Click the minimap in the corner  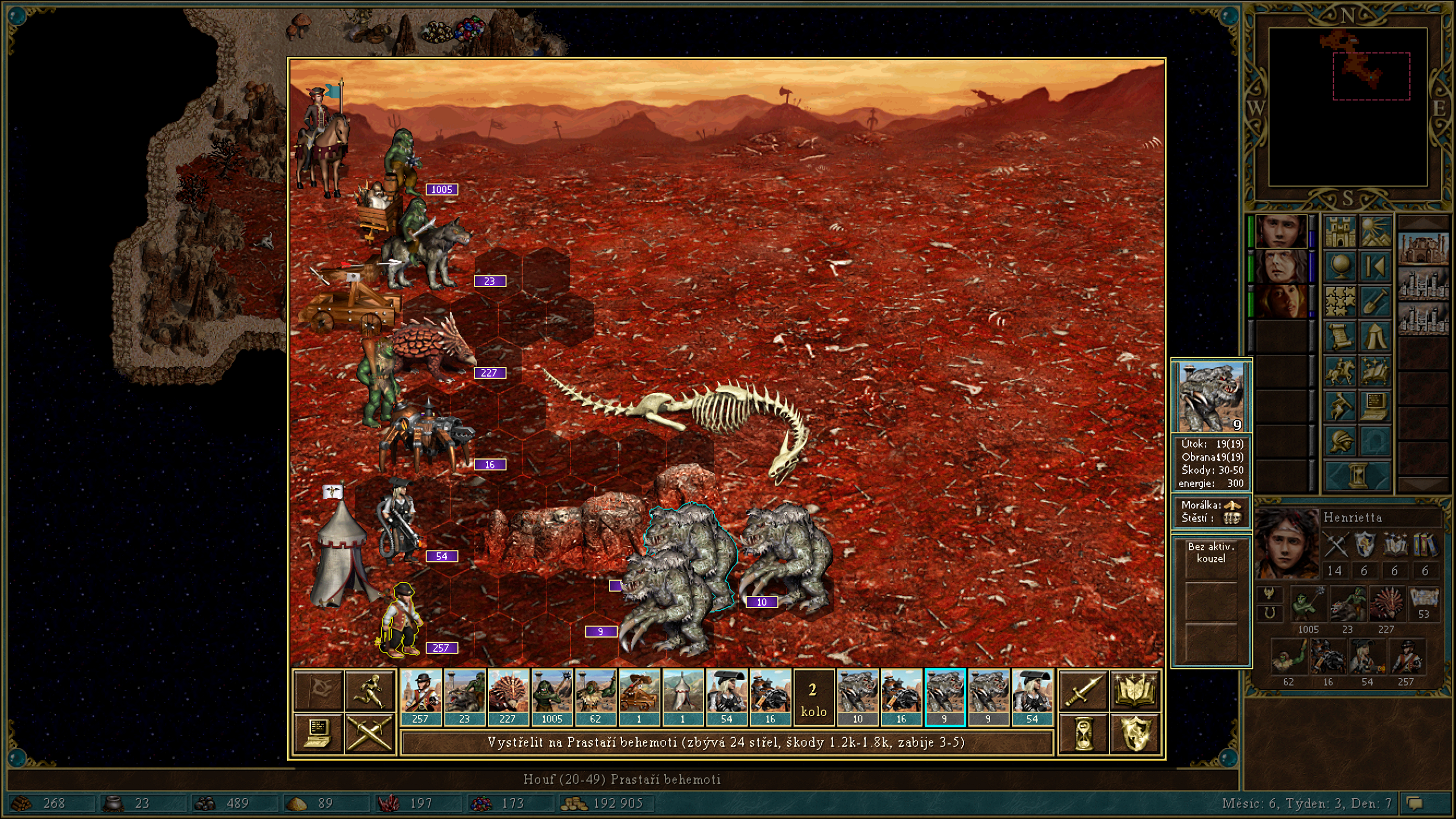1348,107
